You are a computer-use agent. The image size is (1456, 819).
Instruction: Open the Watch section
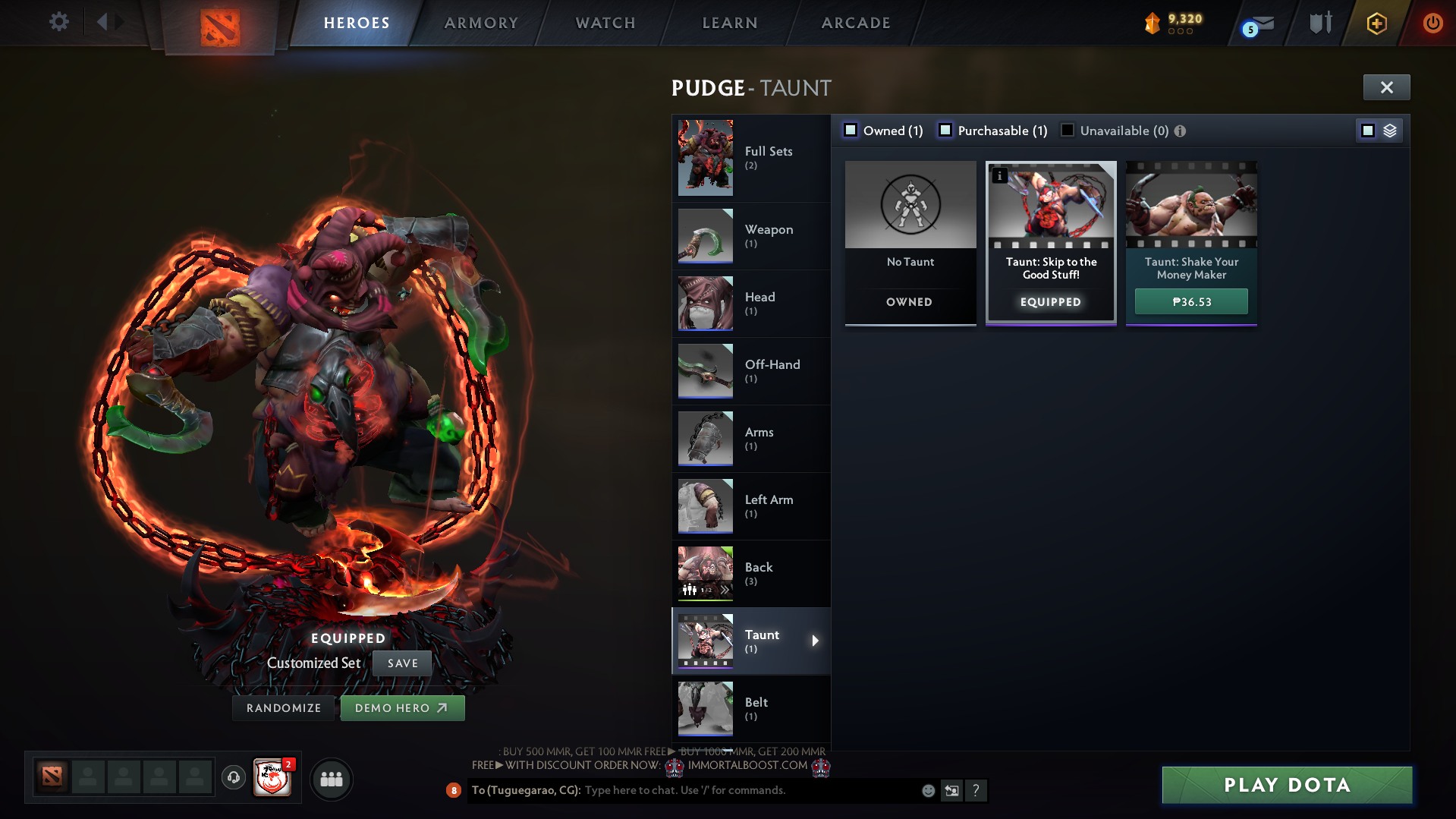(x=605, y=23)
